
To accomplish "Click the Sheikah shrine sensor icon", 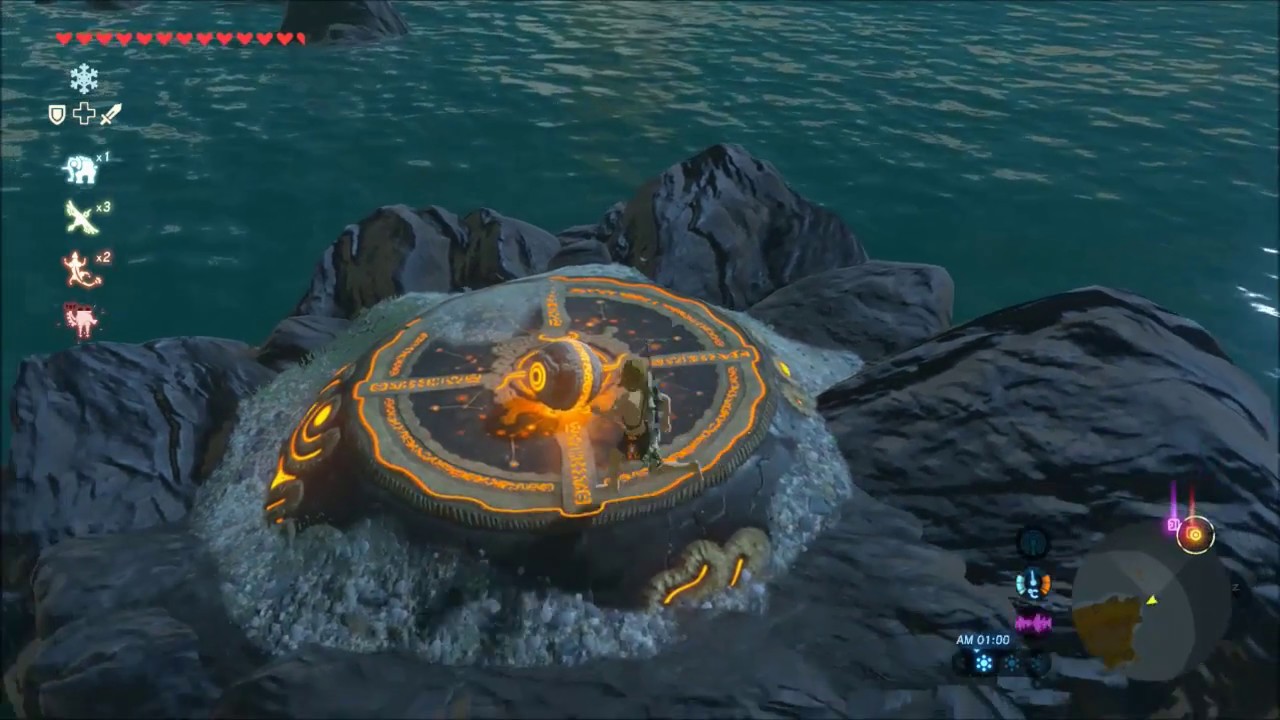I will point(1033,543).
